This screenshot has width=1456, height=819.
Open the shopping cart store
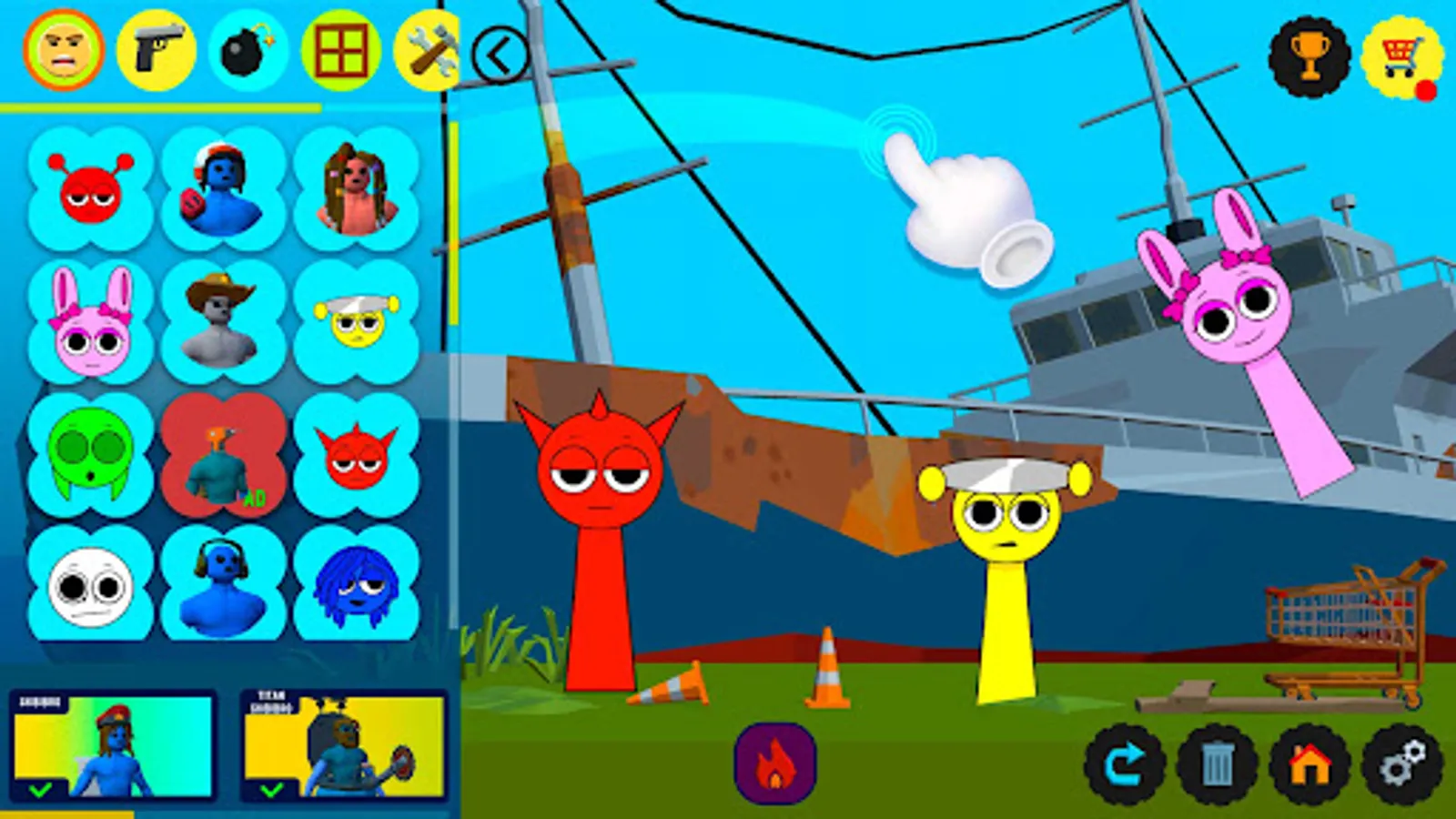(x=1401, y=52)
